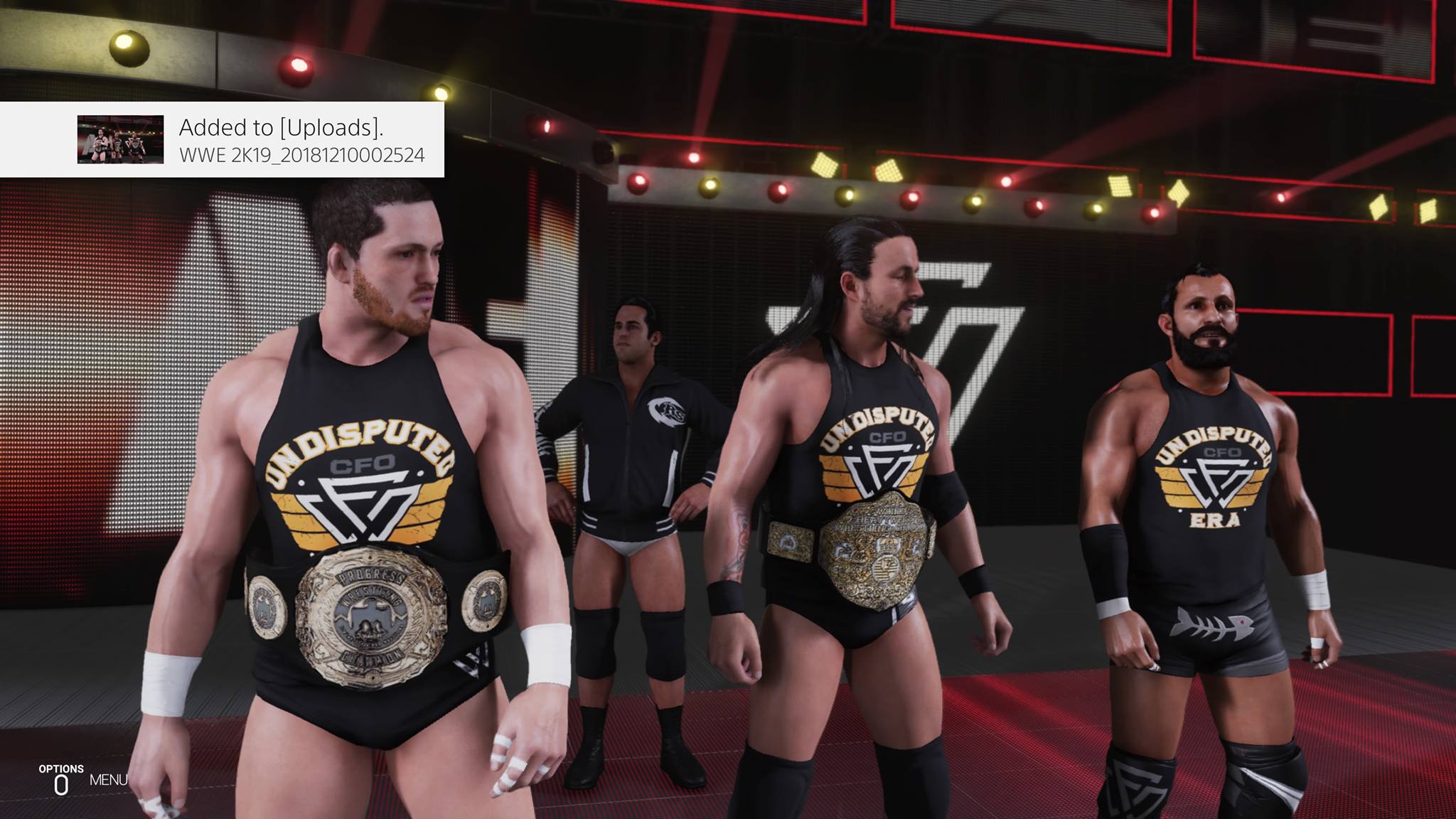Click the uploaded screenshot thumbnail
1456x819 pixels.
[120, 139]
